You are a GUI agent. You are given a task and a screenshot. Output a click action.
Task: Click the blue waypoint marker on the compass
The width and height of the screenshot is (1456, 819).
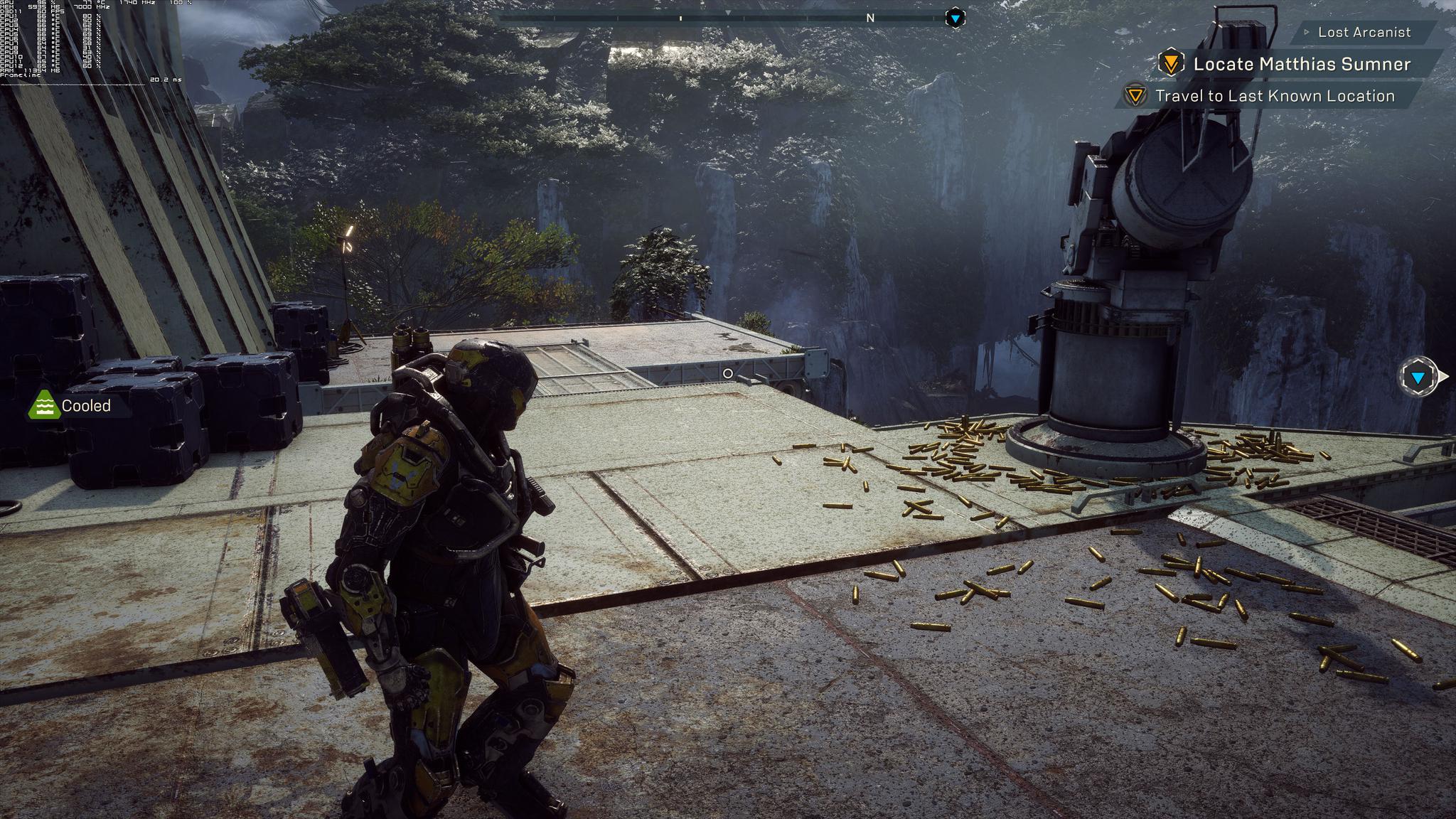[x=955, y=18]
